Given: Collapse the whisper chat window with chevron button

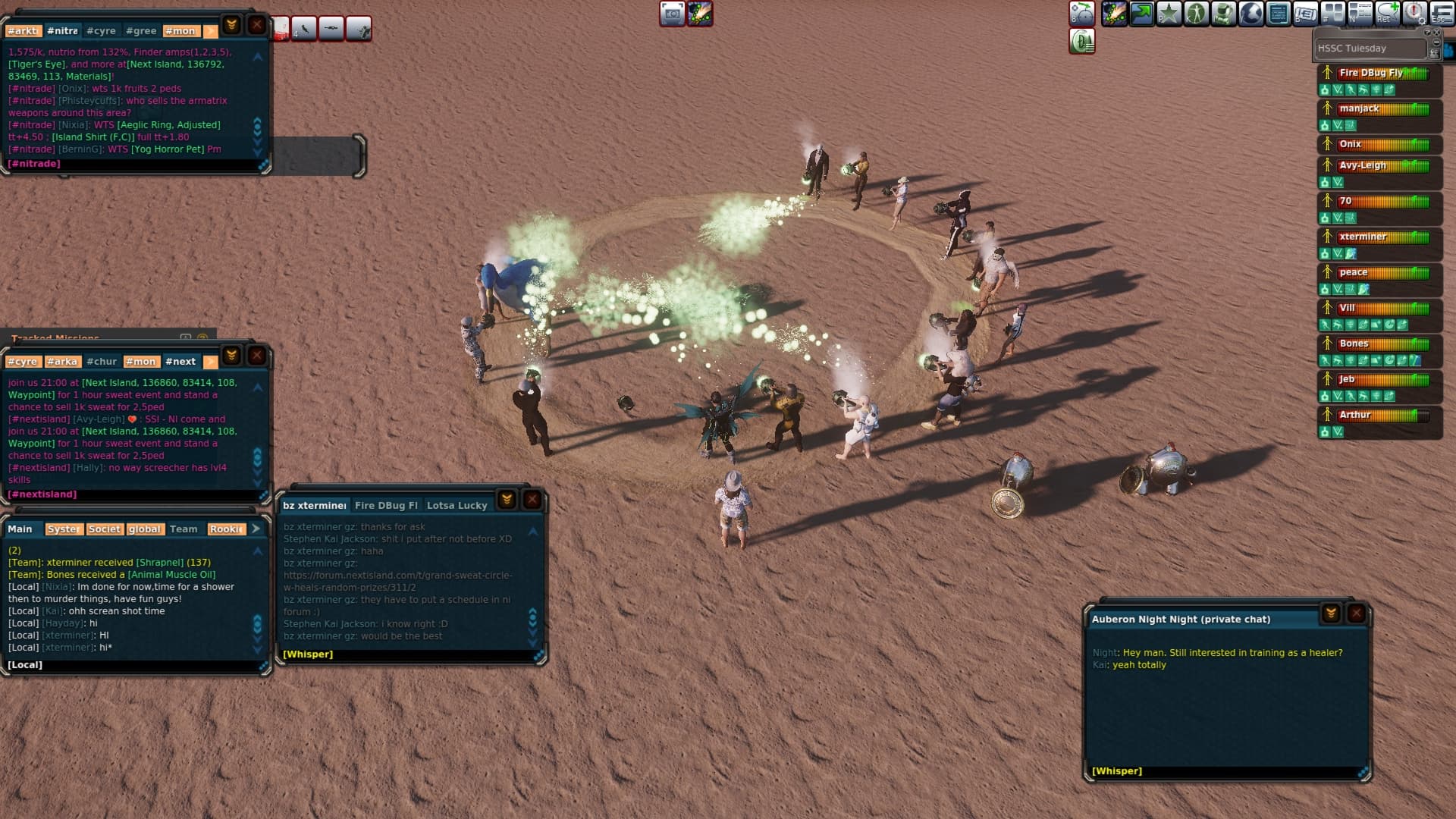Looking at the screenshot, I should (x=507, y=499).
